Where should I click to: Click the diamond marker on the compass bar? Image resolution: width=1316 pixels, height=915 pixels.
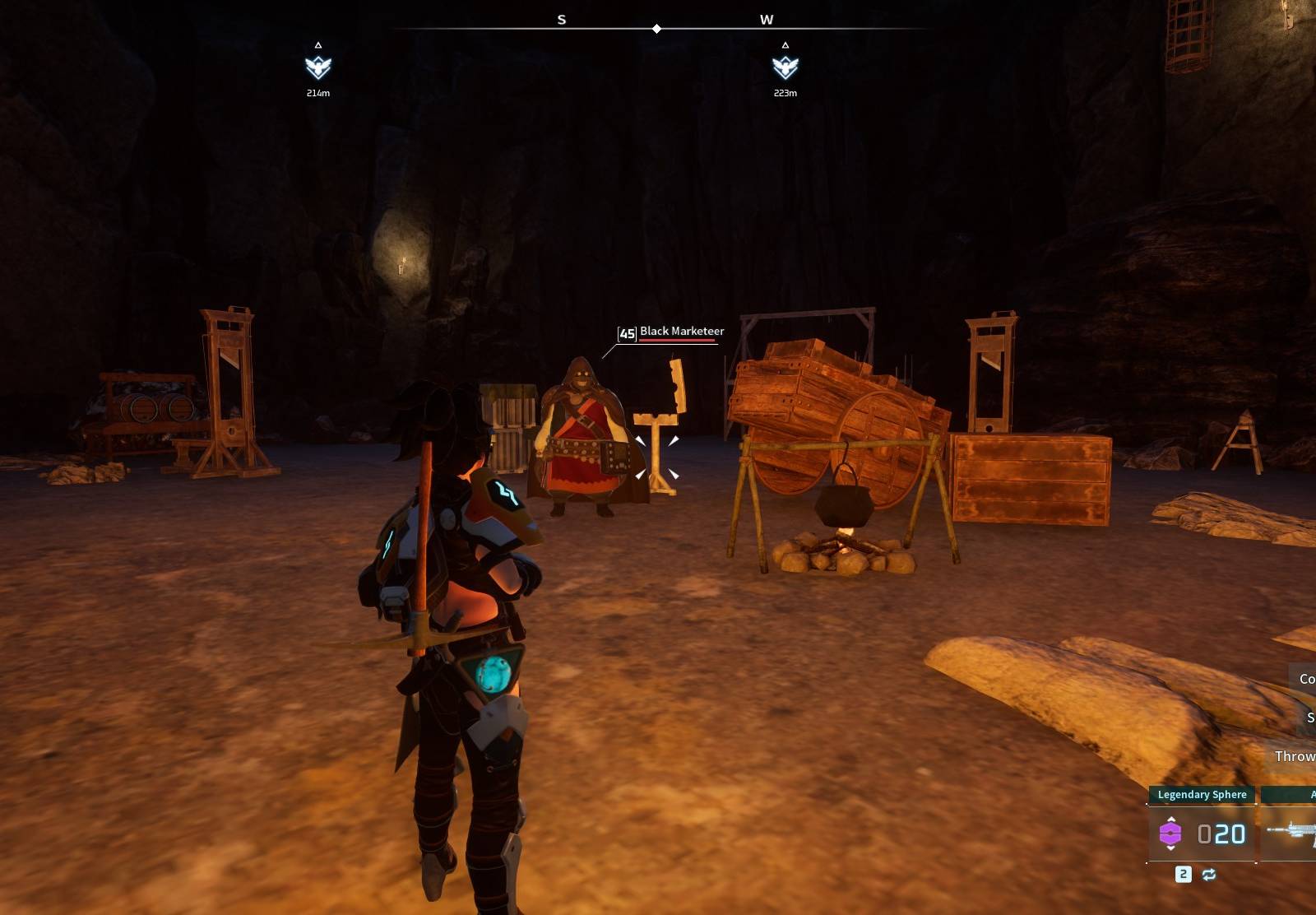click(x=656, y=27)
